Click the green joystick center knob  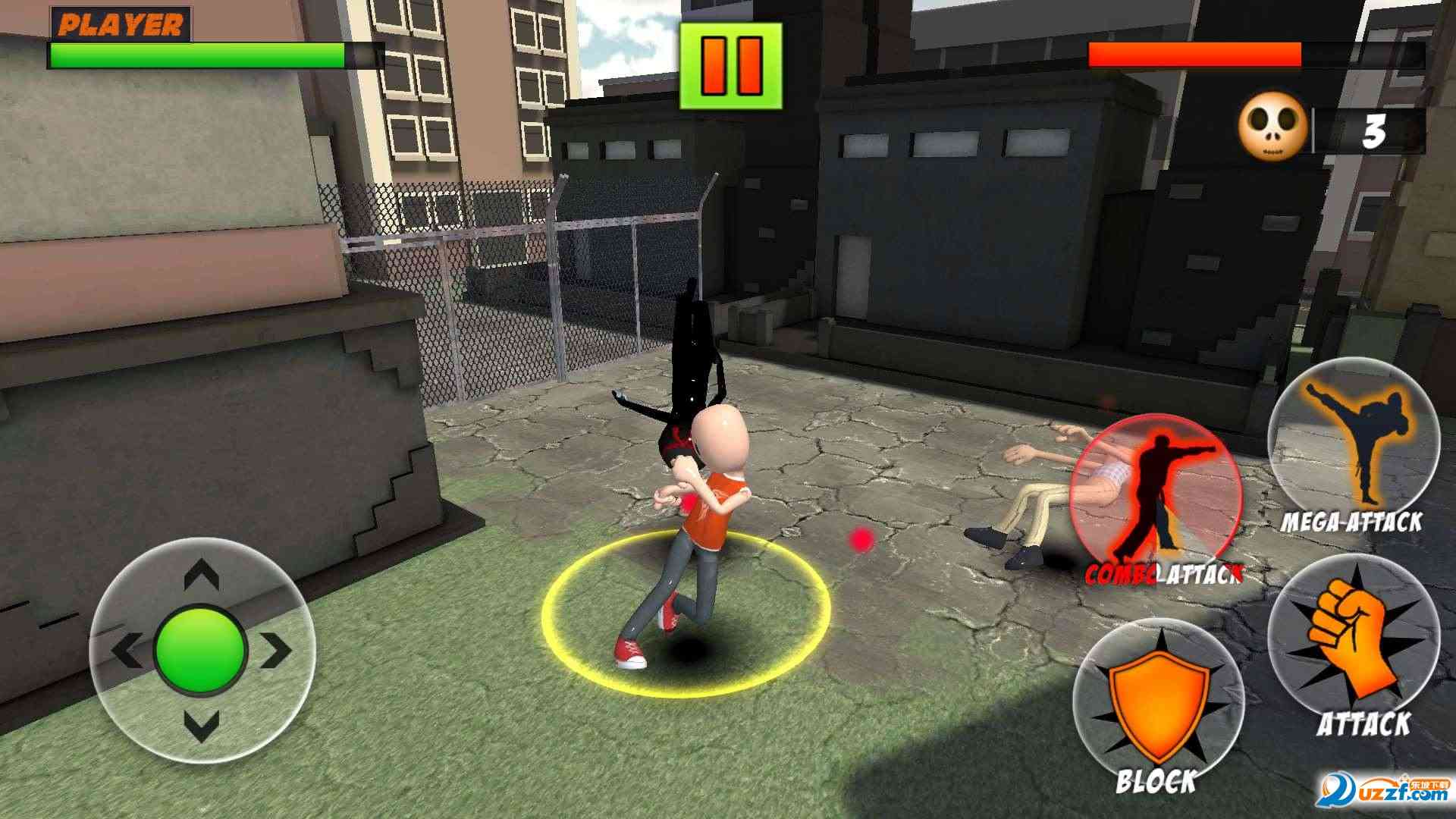pyautogui.click(x=201, y=649)
